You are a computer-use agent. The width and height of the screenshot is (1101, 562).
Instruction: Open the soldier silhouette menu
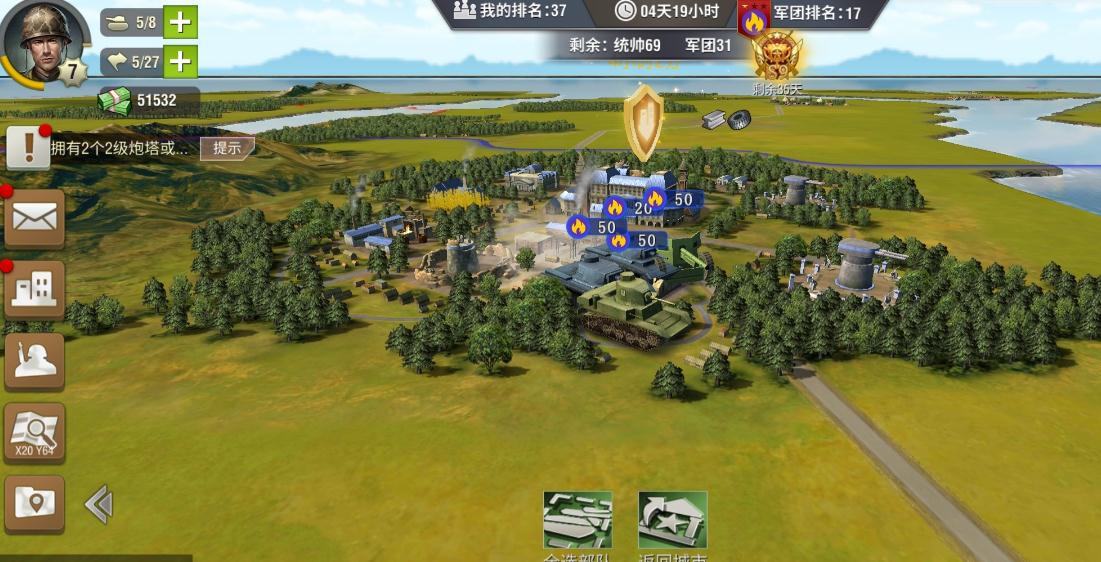(x=35, y=361)
